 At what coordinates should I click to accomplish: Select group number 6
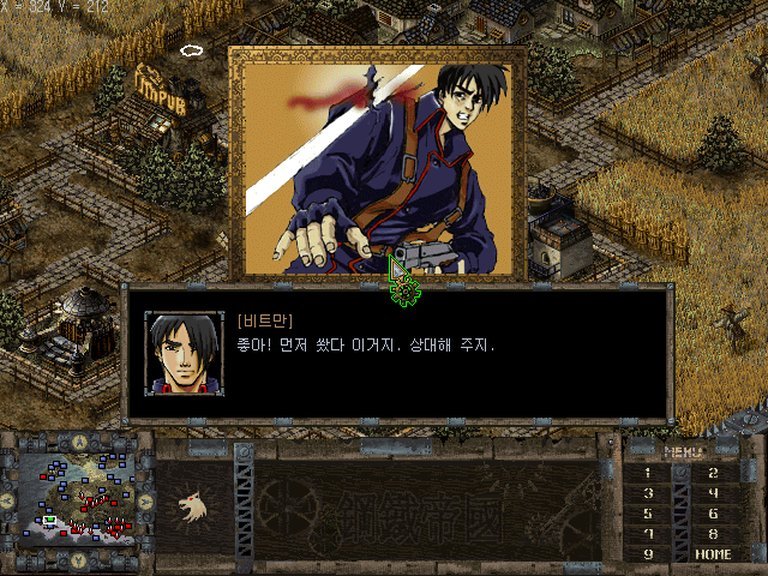pyautogui.click(x=713, y=513)
